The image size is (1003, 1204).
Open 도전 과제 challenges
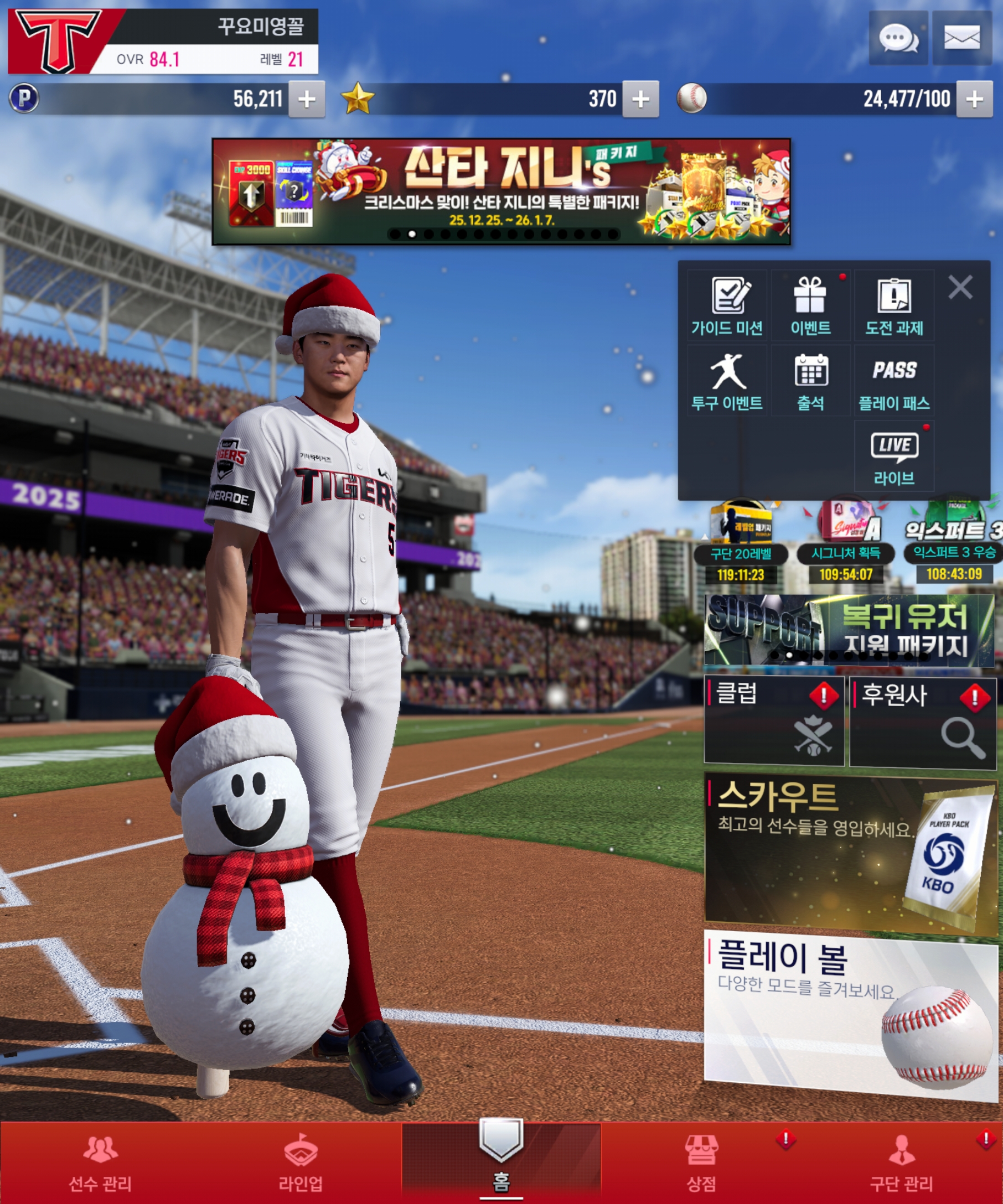(894, 305)
